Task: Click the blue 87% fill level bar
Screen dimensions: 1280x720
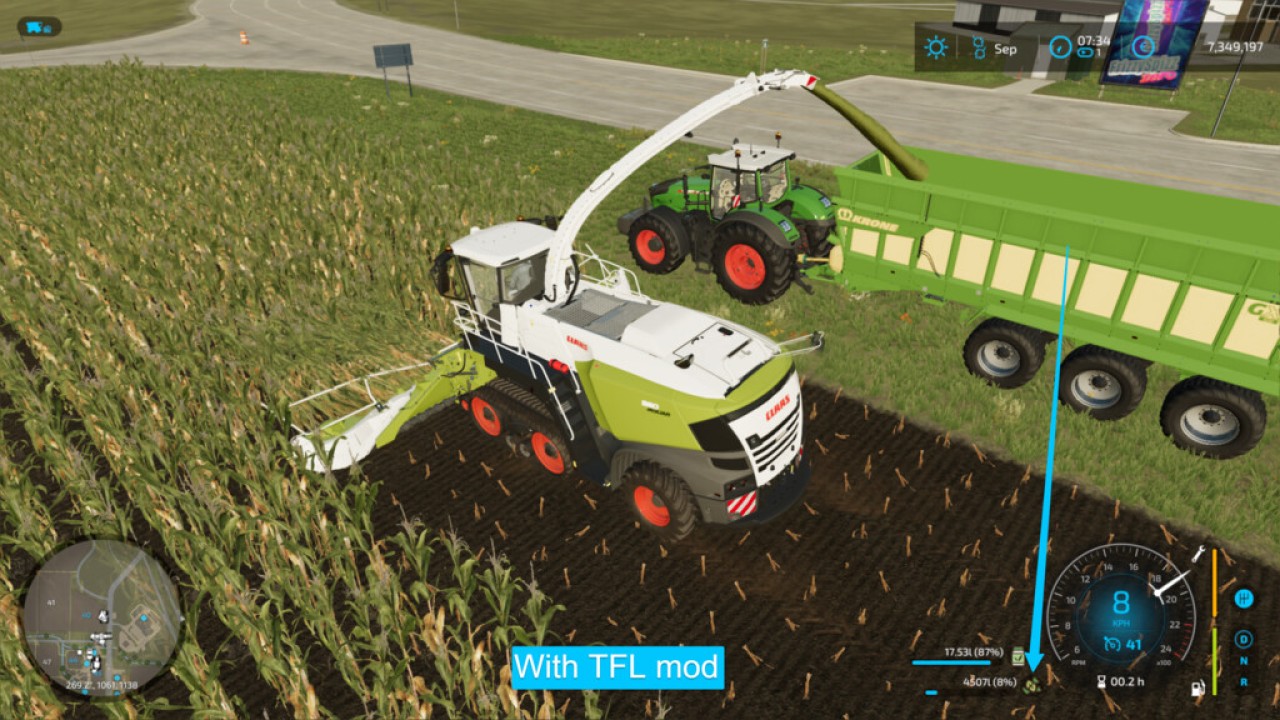Action: [x=952, y=662]
